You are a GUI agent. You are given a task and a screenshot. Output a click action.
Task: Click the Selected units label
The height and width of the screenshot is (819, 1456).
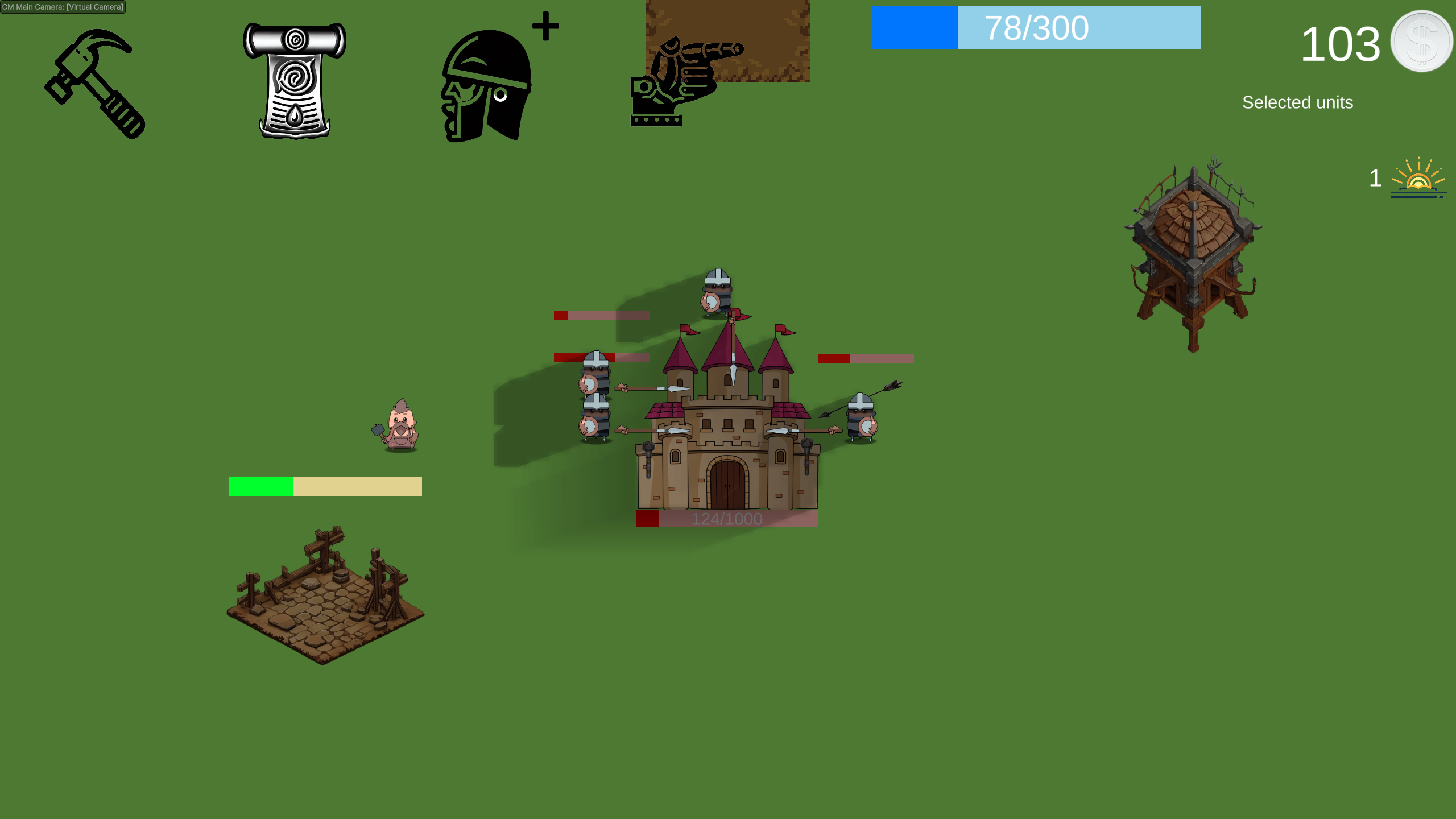1298,103
